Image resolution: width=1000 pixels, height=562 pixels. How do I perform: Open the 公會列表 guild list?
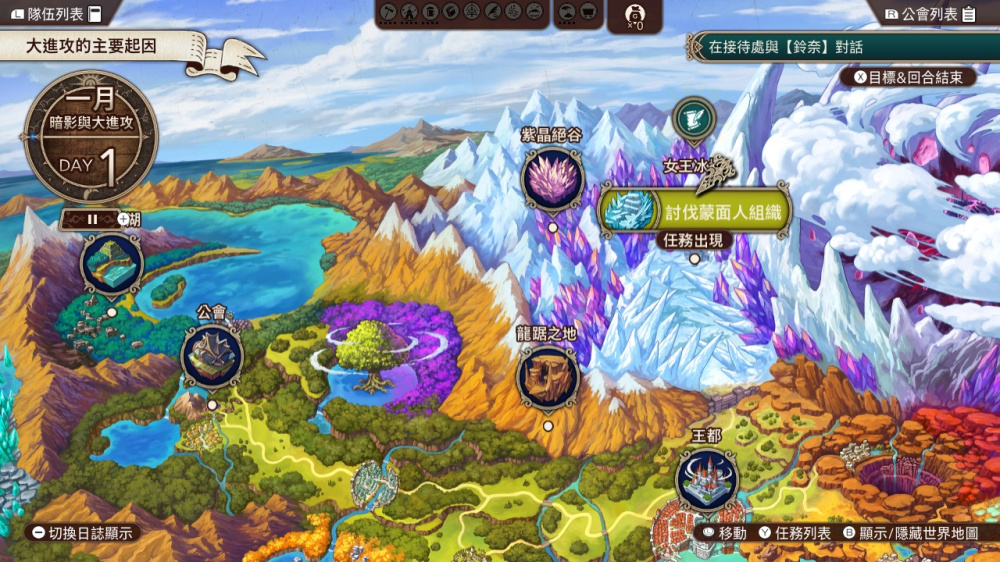930,14
